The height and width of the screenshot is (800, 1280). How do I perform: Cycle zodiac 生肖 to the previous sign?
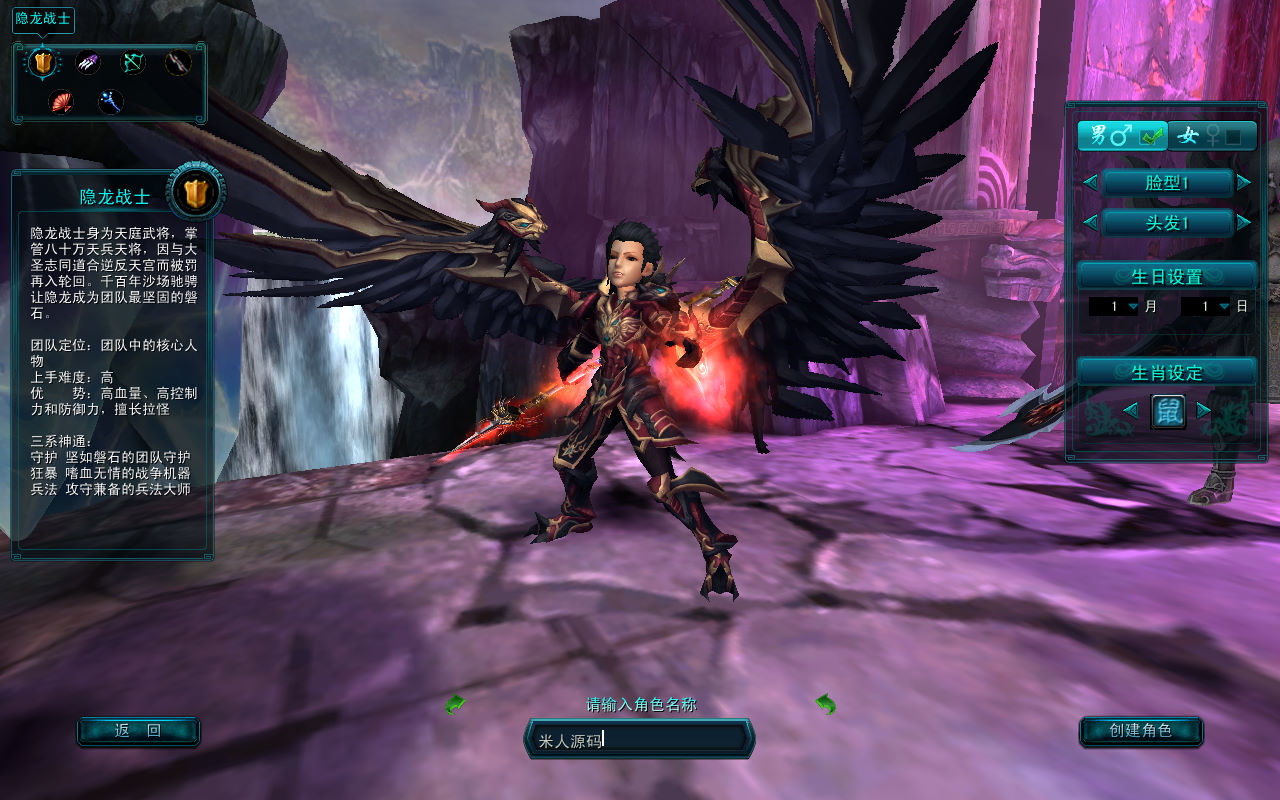pyautogui.click(x=1130, y=410)
